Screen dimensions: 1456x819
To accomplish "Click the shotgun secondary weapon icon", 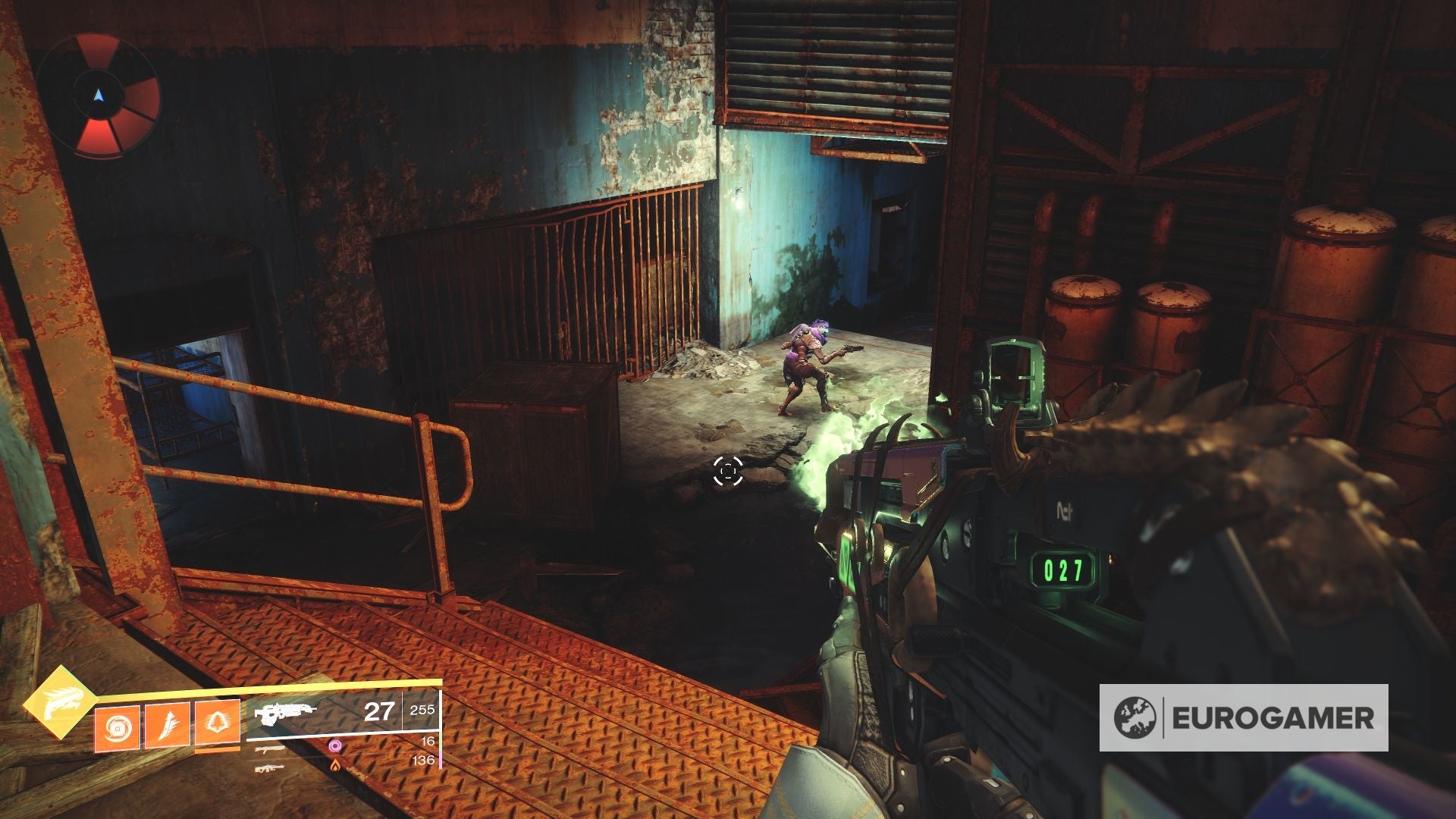I will [x=269, y=749].
